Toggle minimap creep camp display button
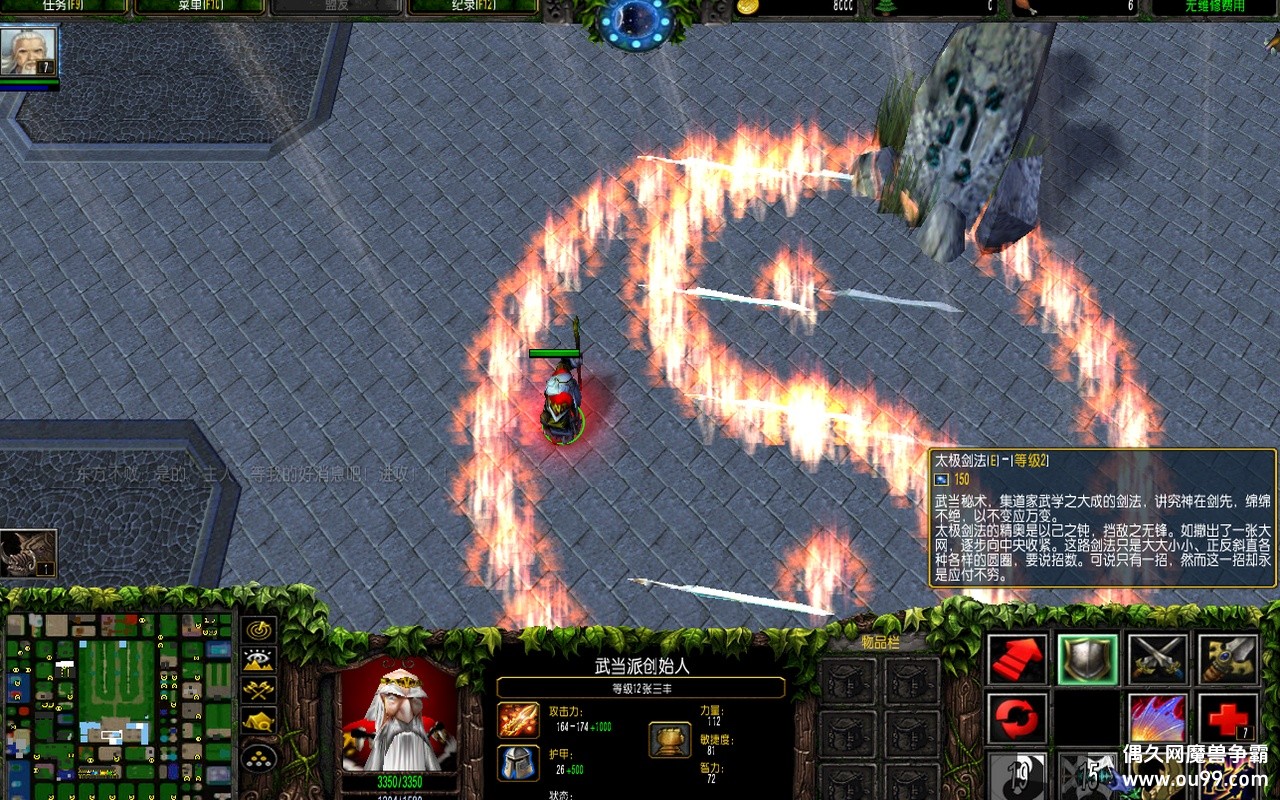 [259, 721]
